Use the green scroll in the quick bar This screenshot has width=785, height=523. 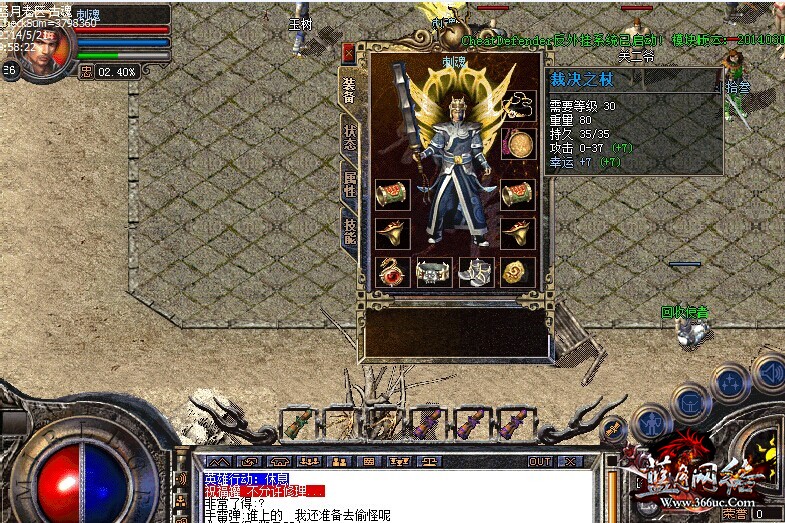[x=297, y=423]
